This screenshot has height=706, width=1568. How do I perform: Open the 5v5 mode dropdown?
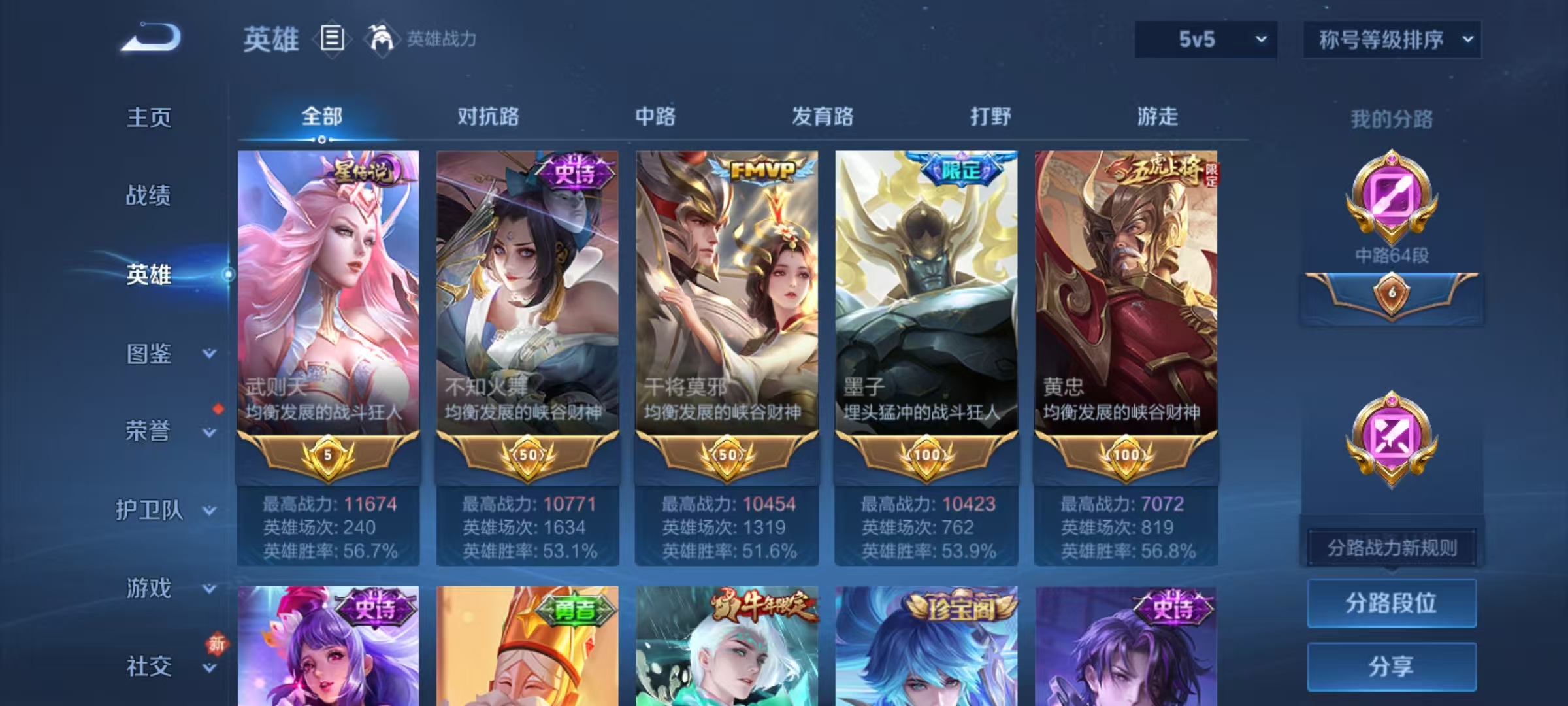pos(1204,40)
